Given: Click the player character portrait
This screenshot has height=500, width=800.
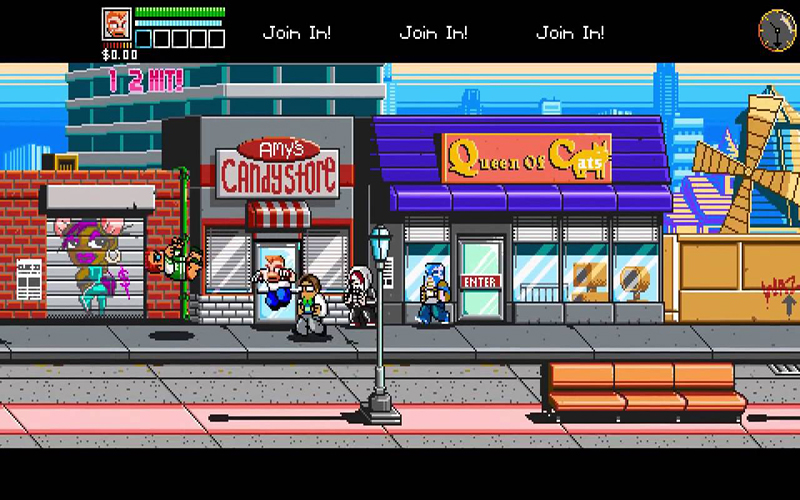Looking at the screenshot, I should pos(116,24).
